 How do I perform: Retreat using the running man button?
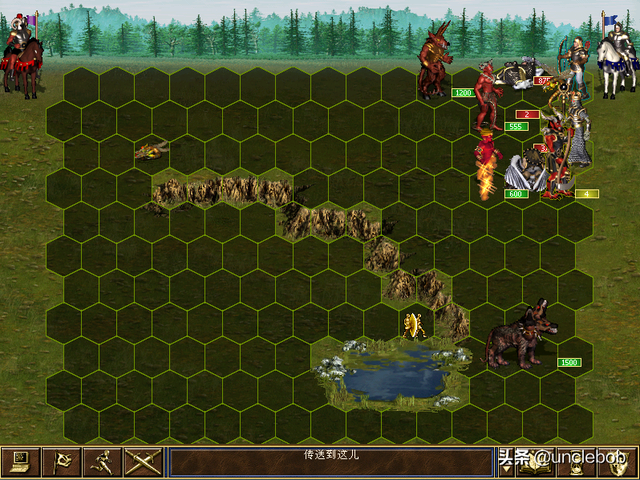coord(100,461)
